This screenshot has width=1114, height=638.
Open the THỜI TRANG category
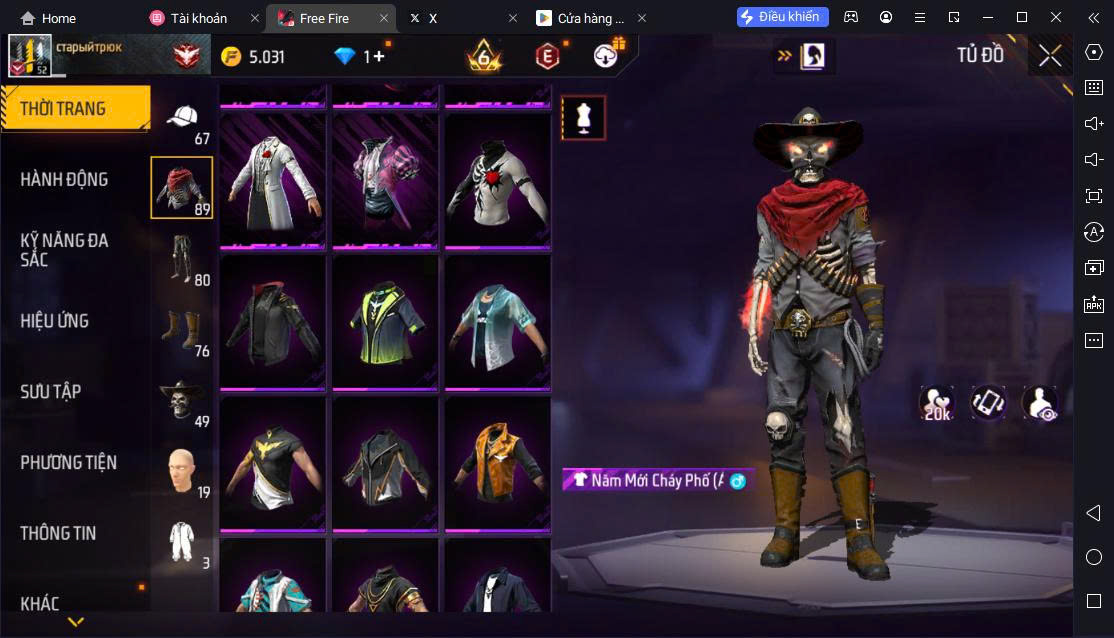[64, 109]
